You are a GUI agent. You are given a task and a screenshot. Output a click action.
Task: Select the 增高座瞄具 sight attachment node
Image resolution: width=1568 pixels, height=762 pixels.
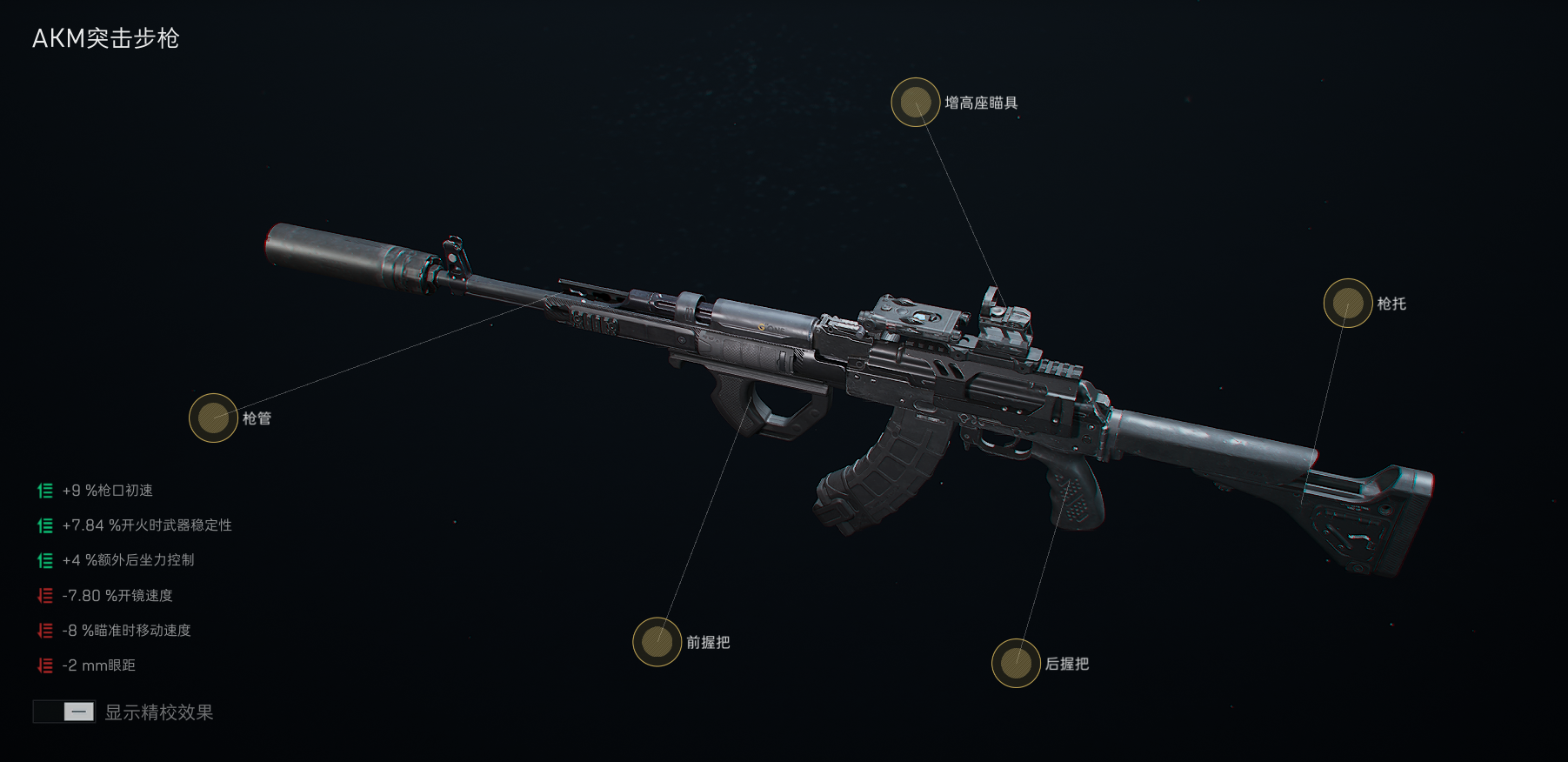pos(915,103)
